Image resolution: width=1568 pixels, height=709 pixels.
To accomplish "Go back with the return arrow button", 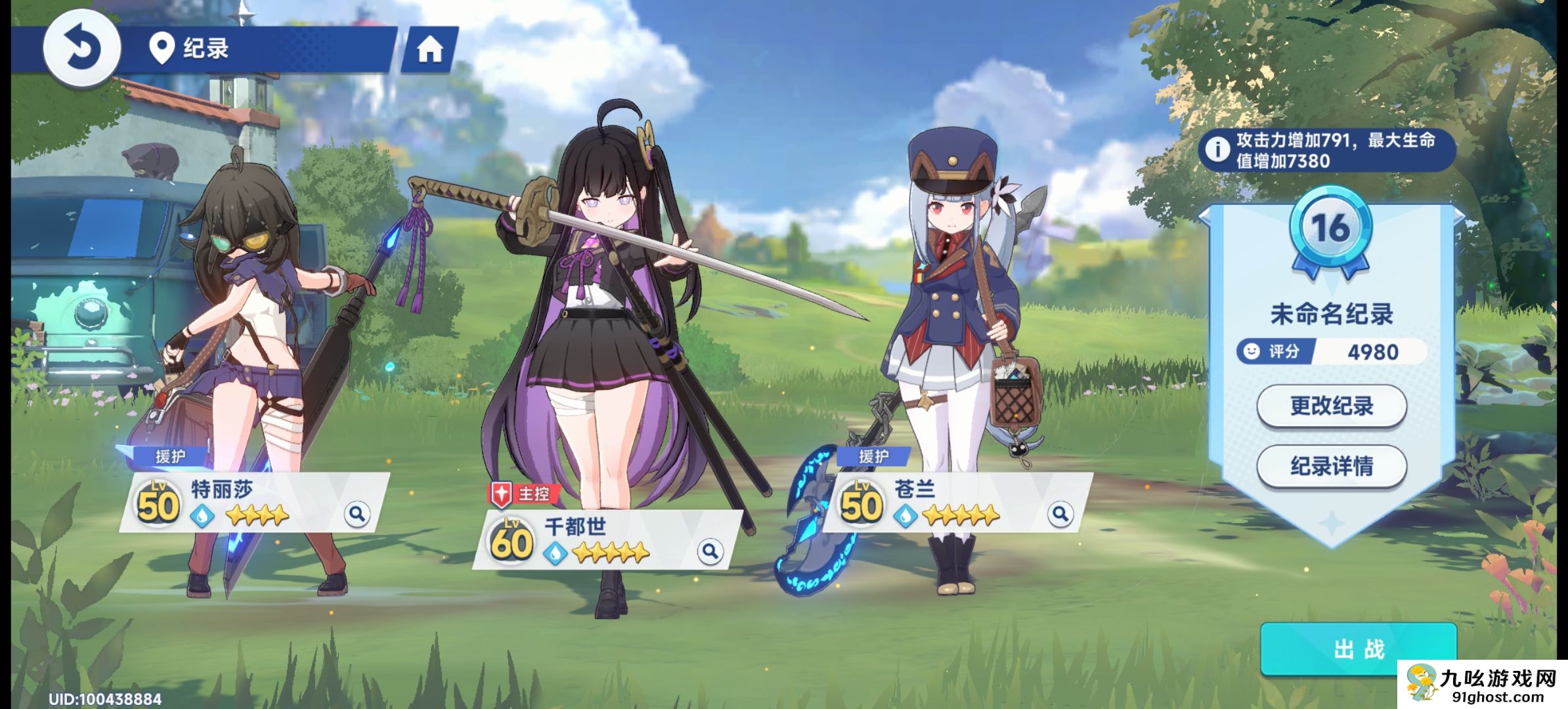I will click(82, 48).
